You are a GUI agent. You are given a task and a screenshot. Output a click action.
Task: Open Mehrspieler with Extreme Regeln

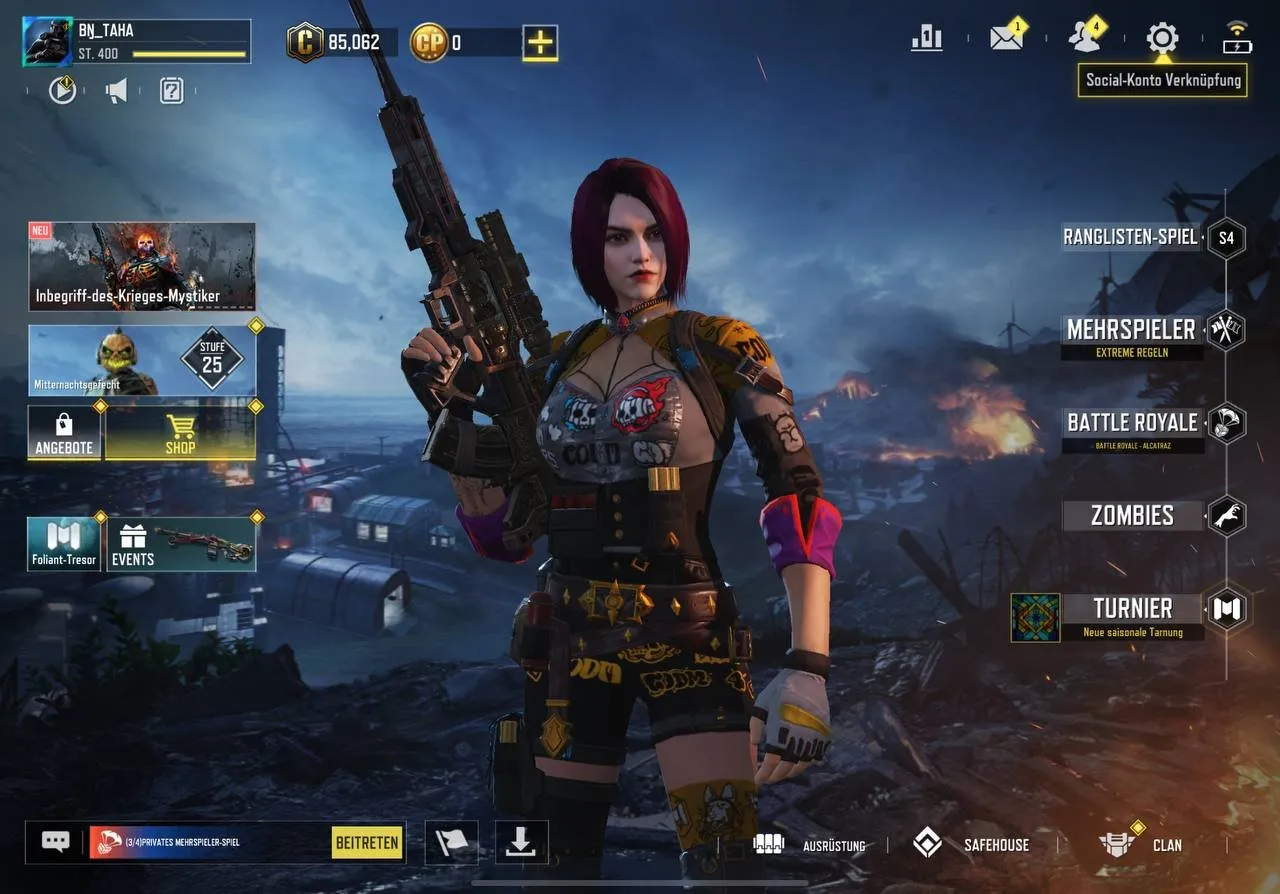1133,330
